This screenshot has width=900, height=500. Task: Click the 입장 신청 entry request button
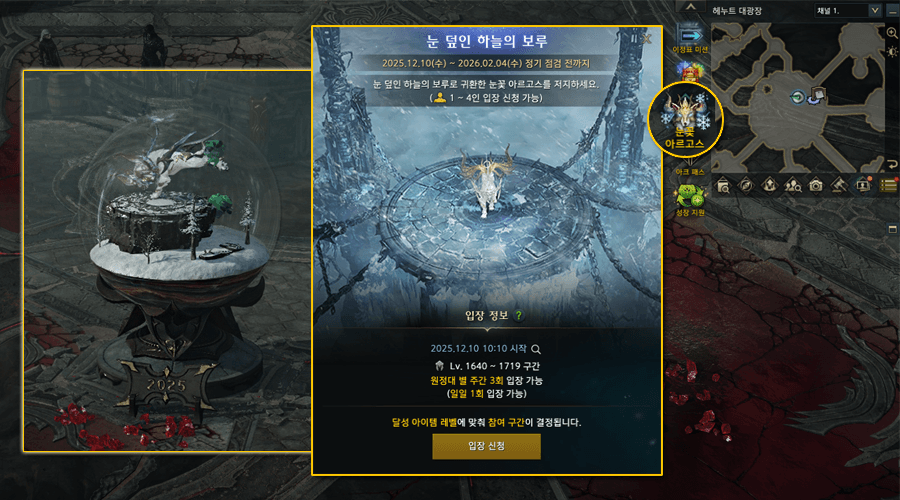coord(486,446)
